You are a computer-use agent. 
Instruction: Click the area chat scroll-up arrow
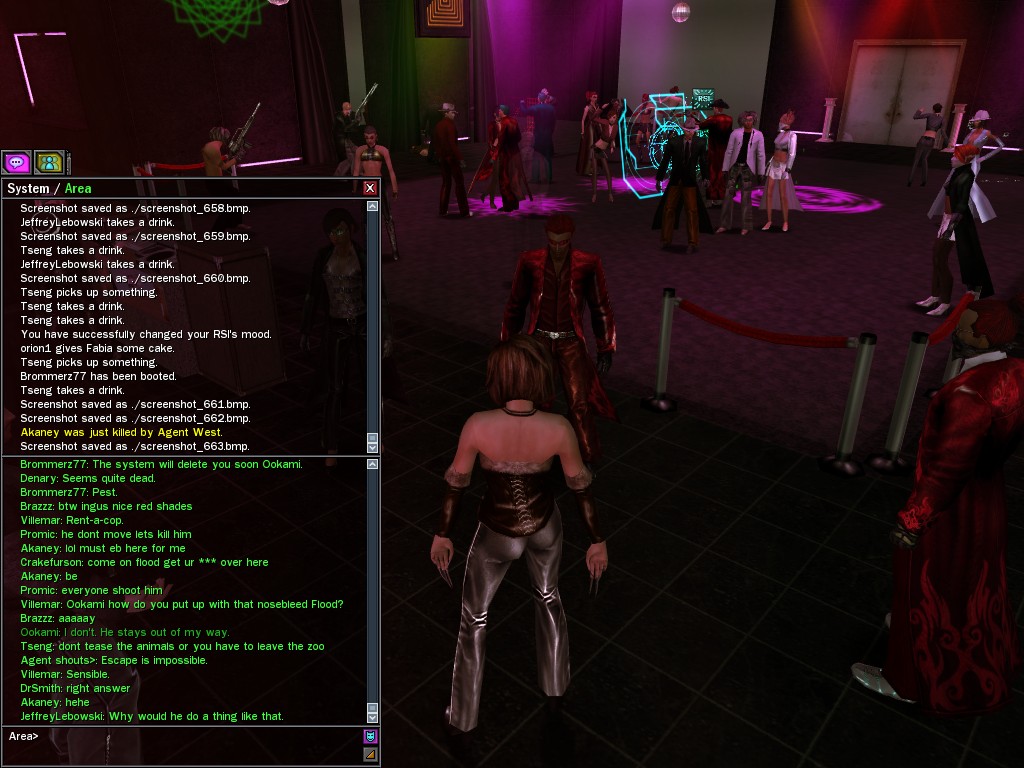click(373, 465)
